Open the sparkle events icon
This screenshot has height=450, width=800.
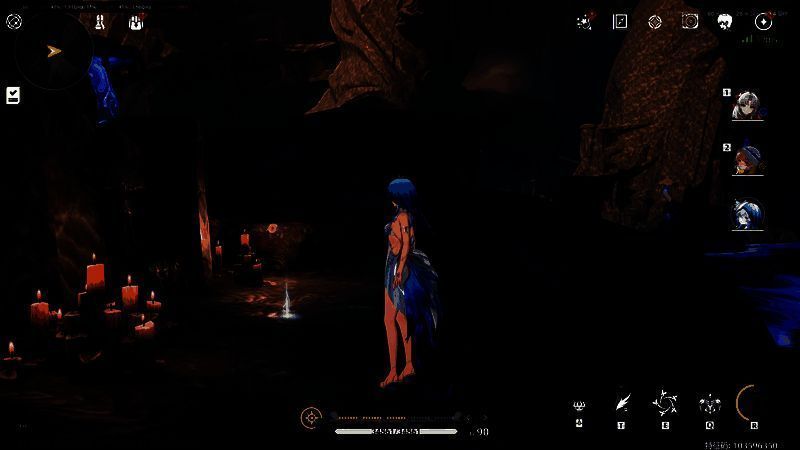click(x=585, y=21)
